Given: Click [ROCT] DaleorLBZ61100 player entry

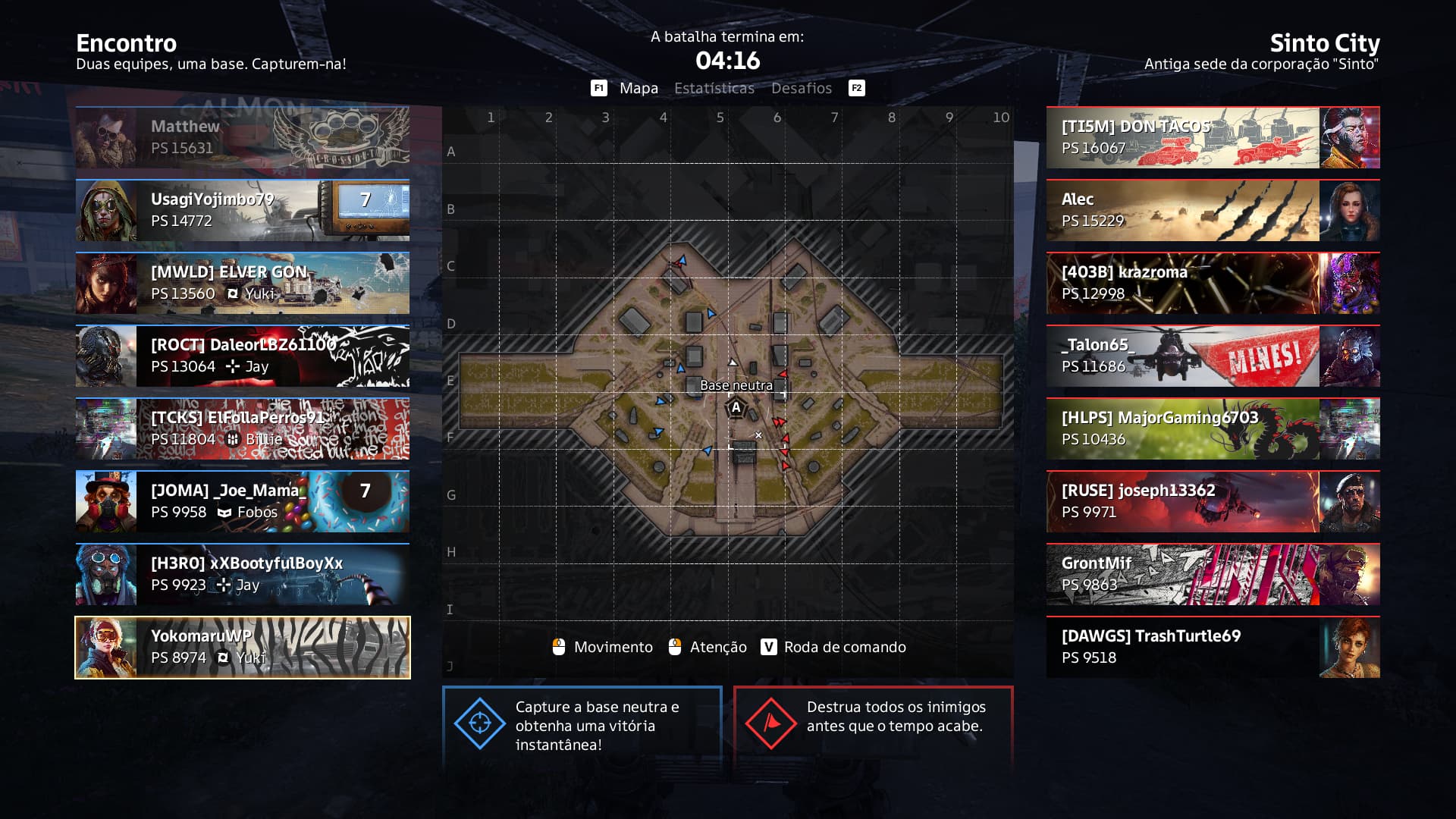Looking at the screenshot, I should (243, 356).
